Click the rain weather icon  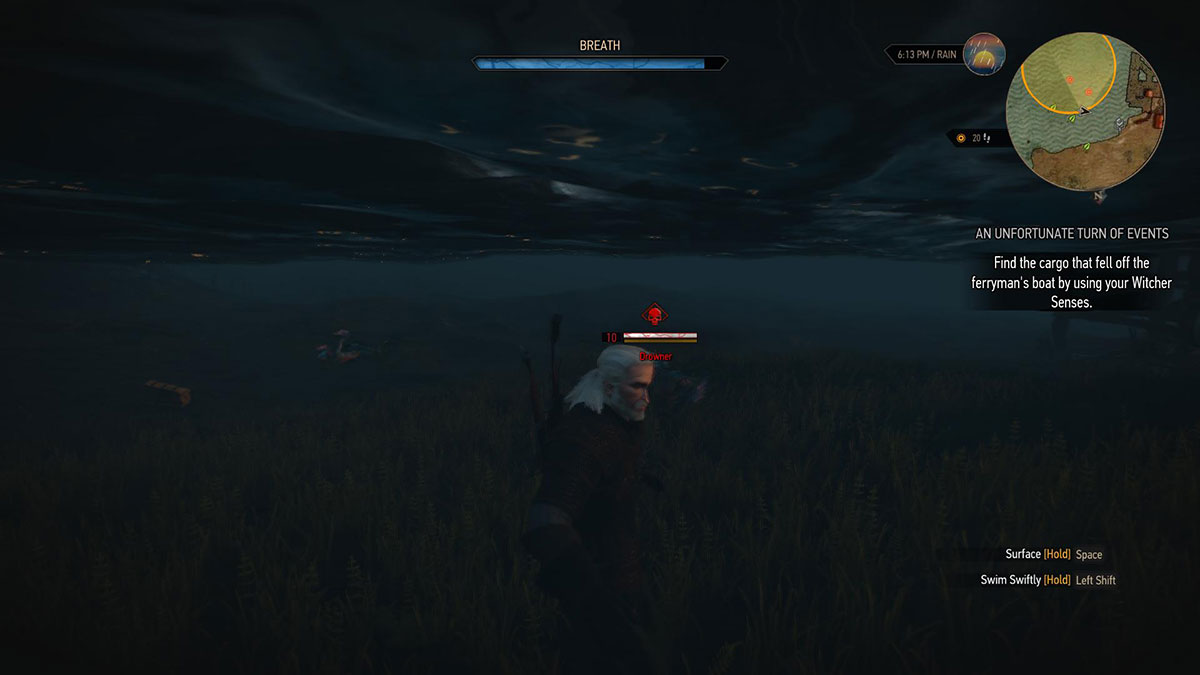984,54
